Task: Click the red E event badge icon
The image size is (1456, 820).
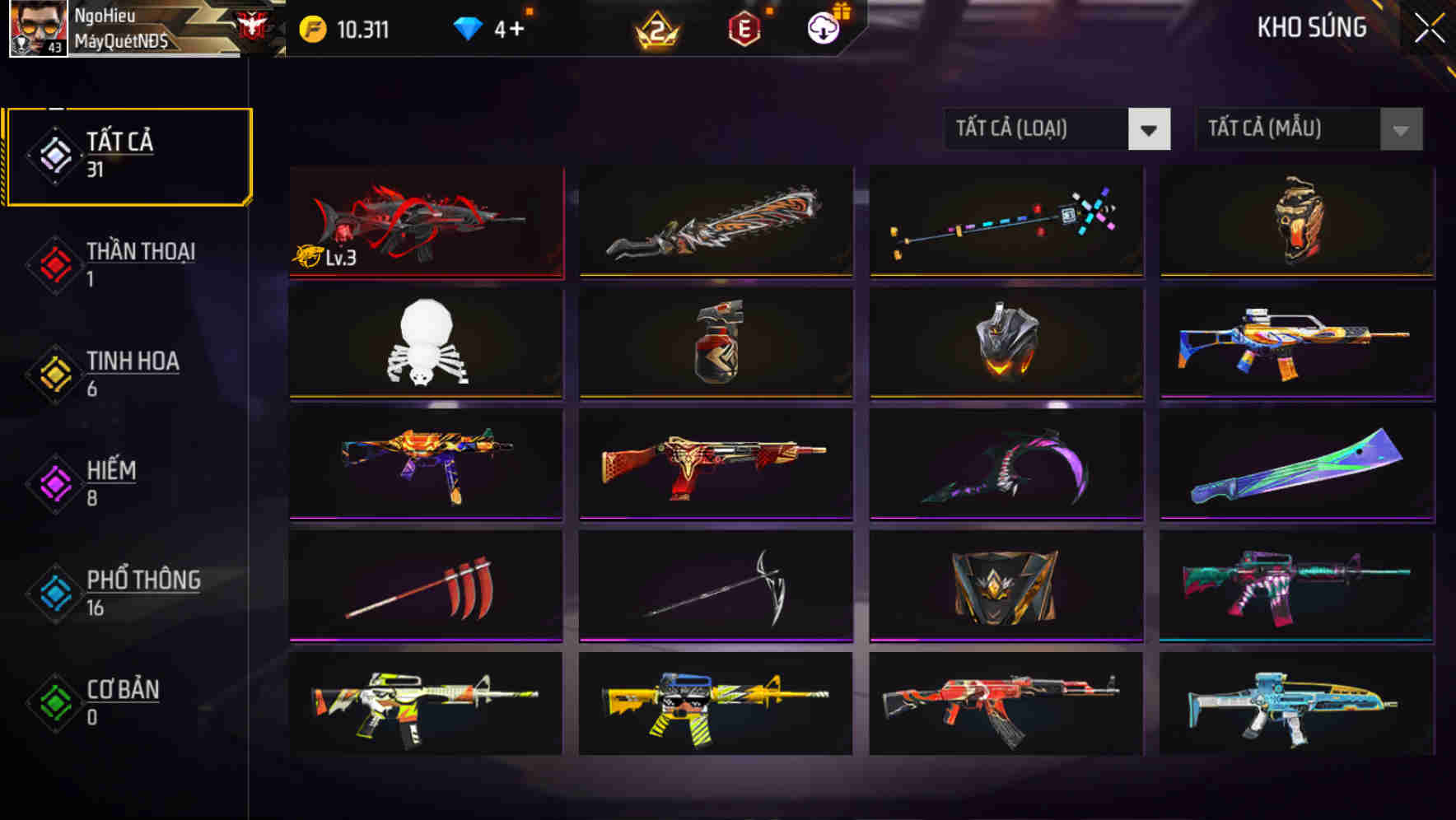Action: tap(744, 26)
